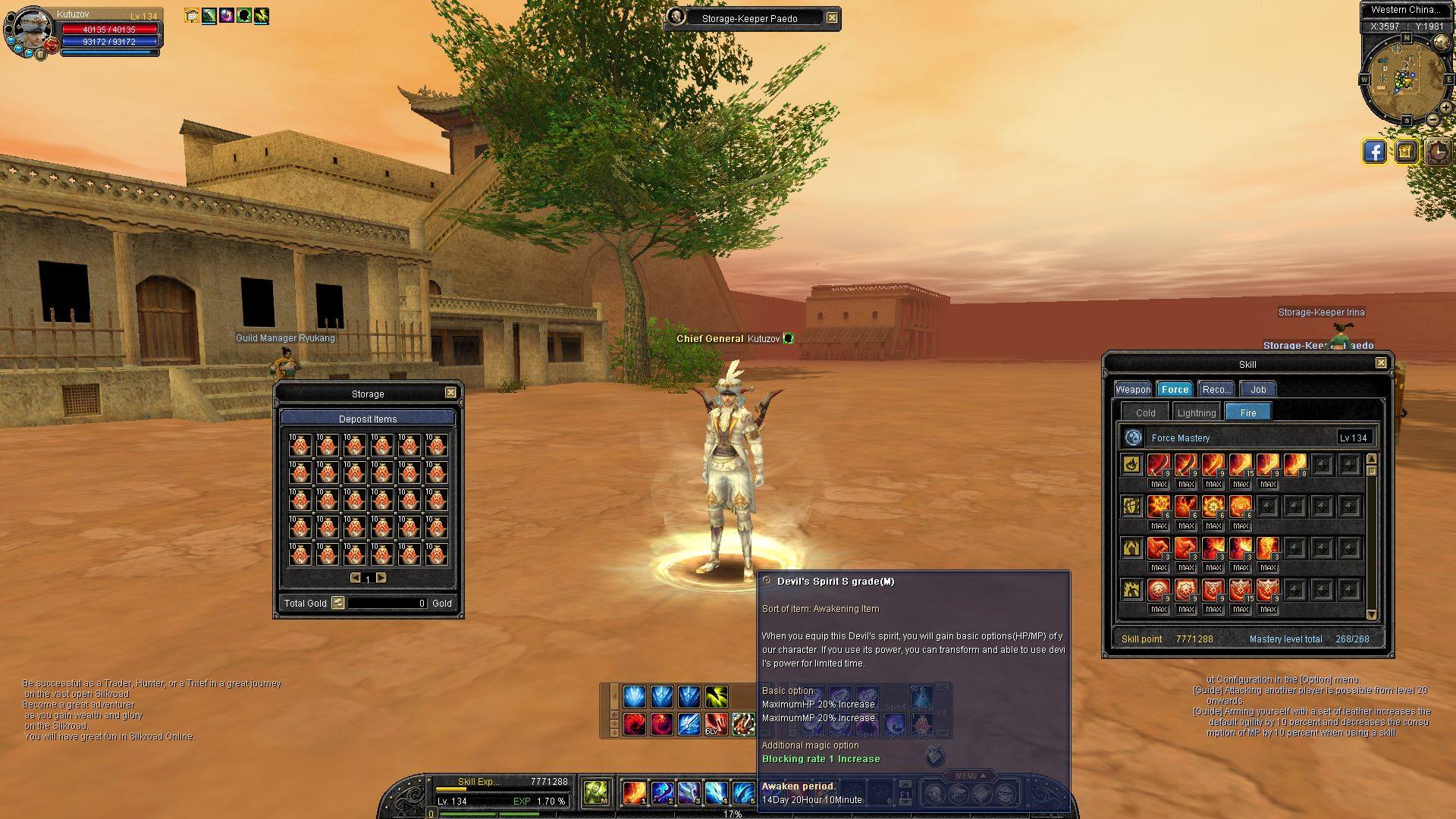Screen dimensions: 1456x819
Task: Select the Fire sub-tab
Action: [1247, 413]
